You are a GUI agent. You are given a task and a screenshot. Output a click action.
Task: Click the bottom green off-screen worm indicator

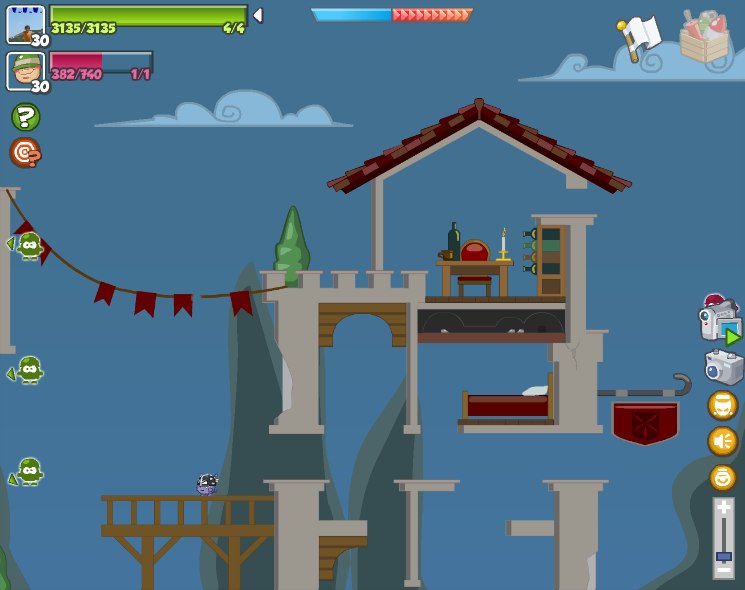(28, 471)
